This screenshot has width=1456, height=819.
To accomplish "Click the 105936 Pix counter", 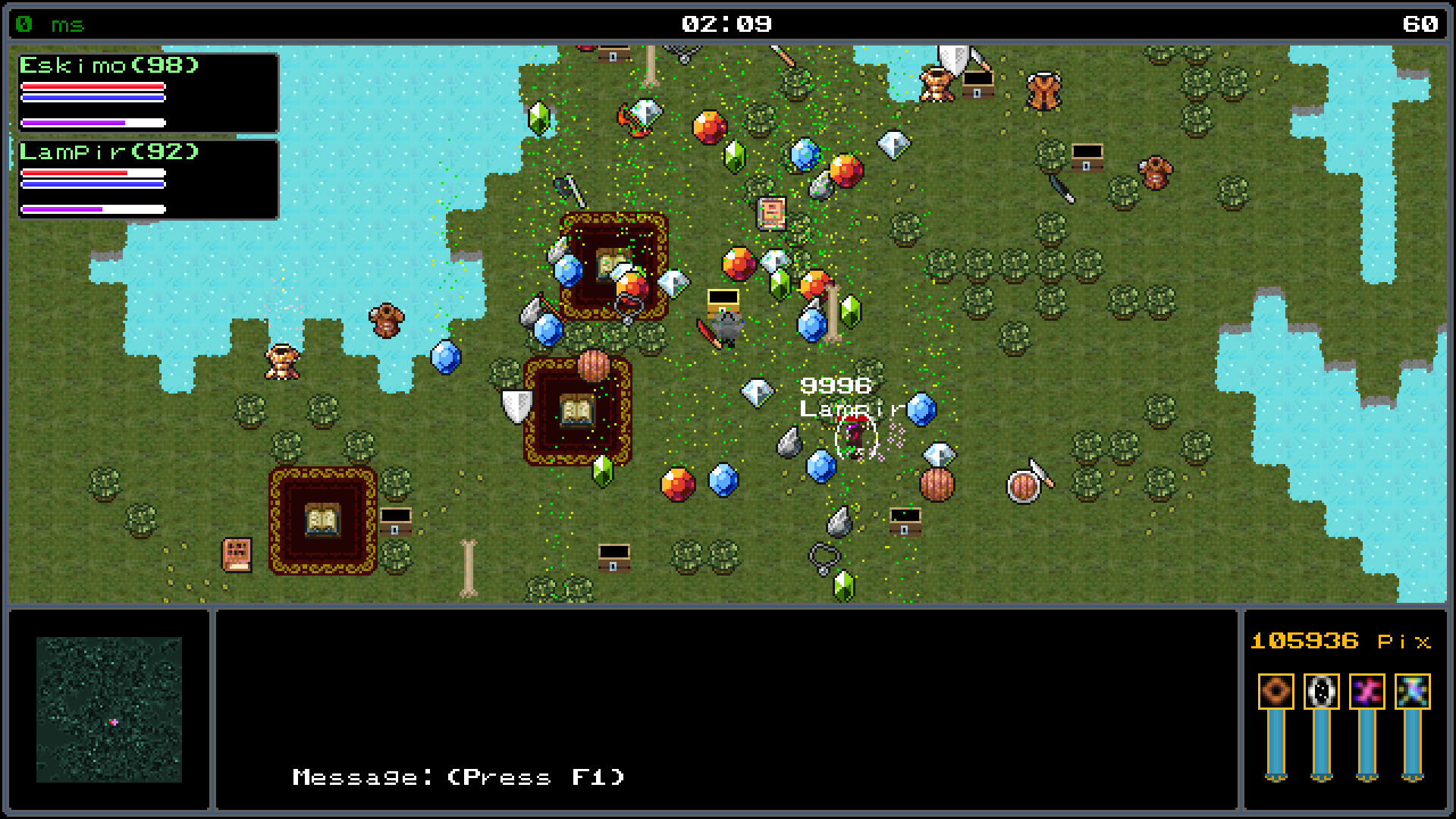I will (1340, 641).
